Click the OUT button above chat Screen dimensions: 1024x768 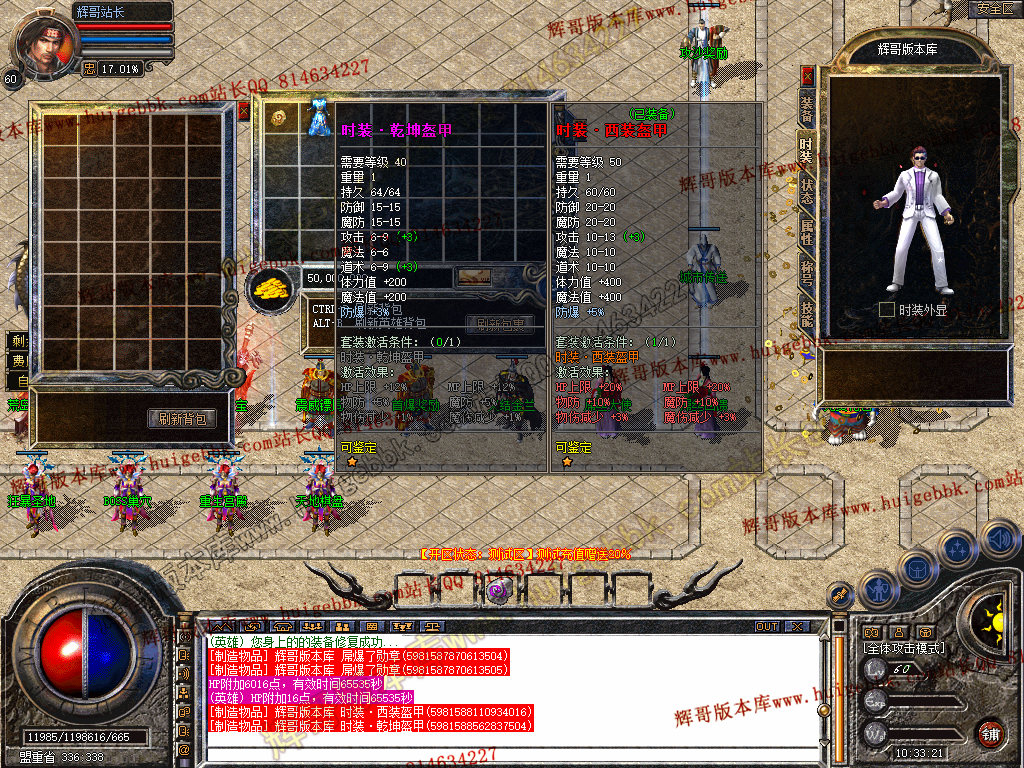click(x=766, y=626)
